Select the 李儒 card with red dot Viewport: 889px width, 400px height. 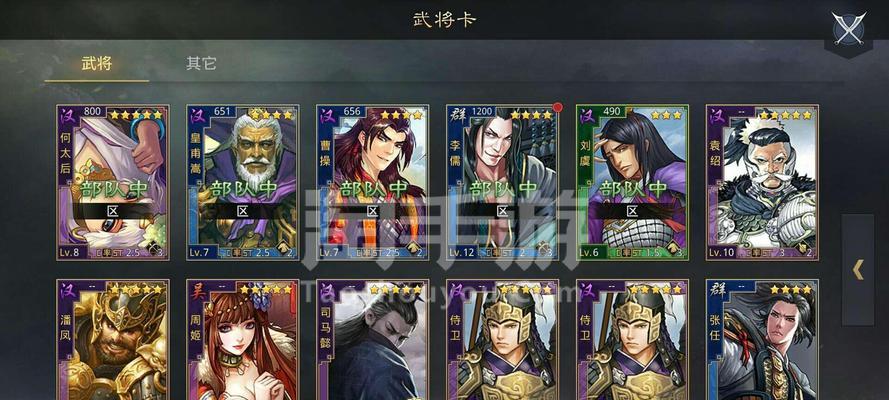(502, 182)
